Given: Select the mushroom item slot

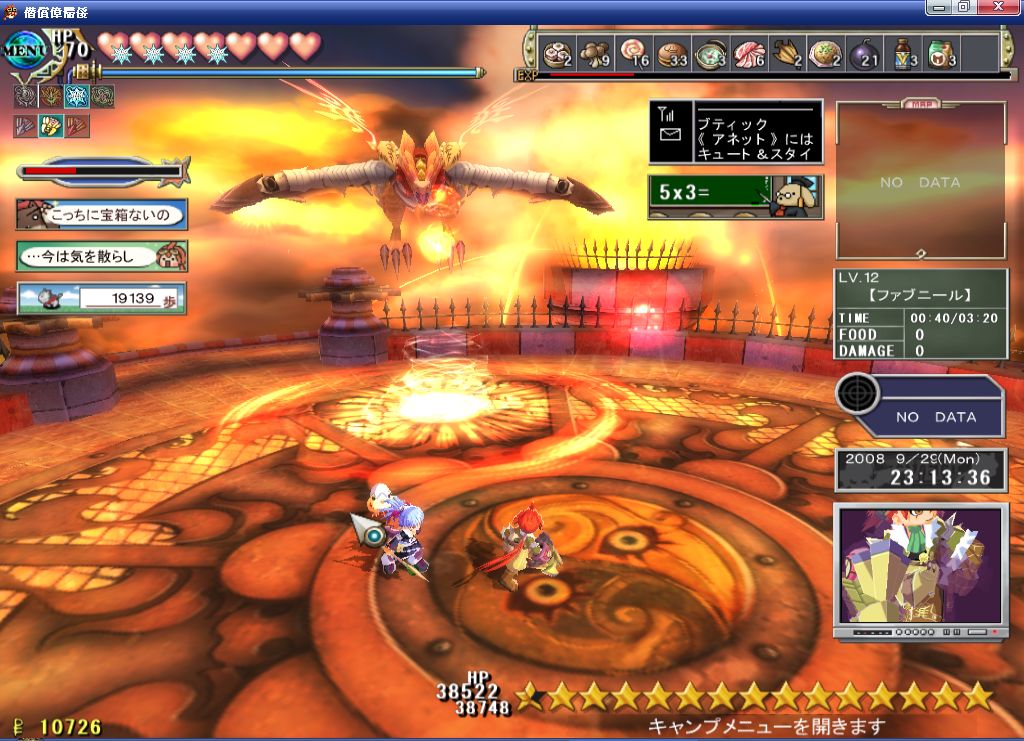Looking at the screenshot, I should (x=596, y=53).
